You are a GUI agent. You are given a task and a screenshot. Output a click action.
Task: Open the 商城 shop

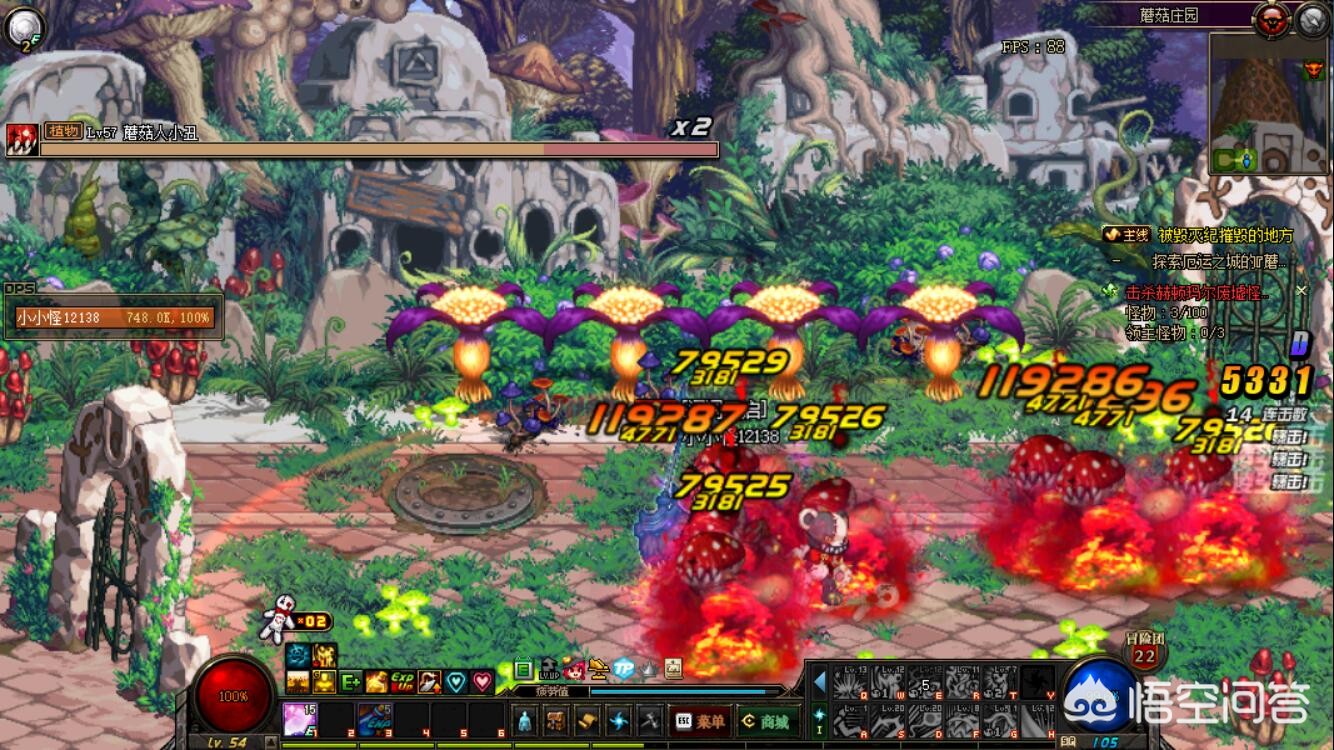pyautogui.click(x=765, y=721)
